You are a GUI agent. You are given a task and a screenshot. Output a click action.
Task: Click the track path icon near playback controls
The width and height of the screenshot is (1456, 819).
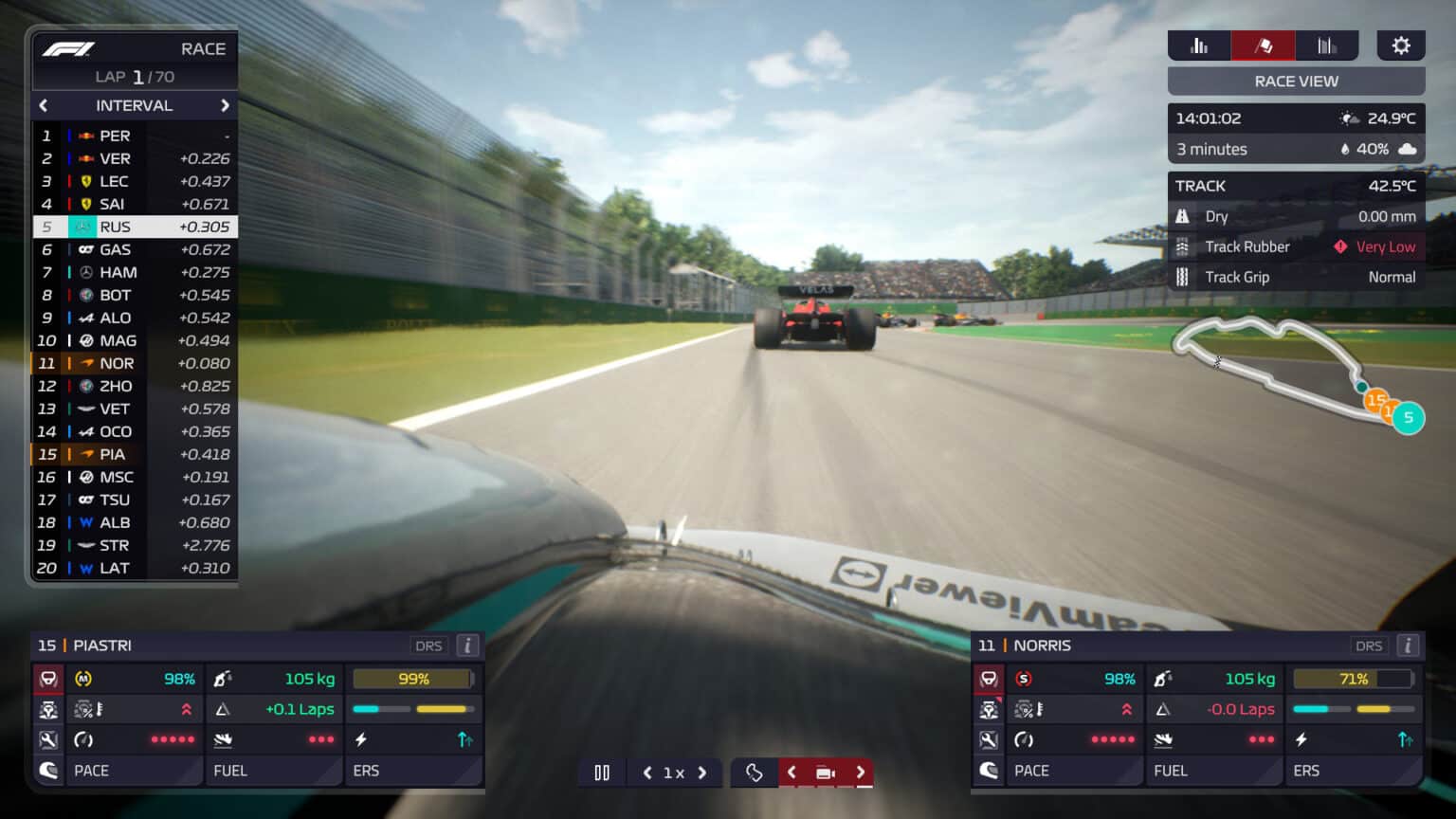click(x=754, y=773)
